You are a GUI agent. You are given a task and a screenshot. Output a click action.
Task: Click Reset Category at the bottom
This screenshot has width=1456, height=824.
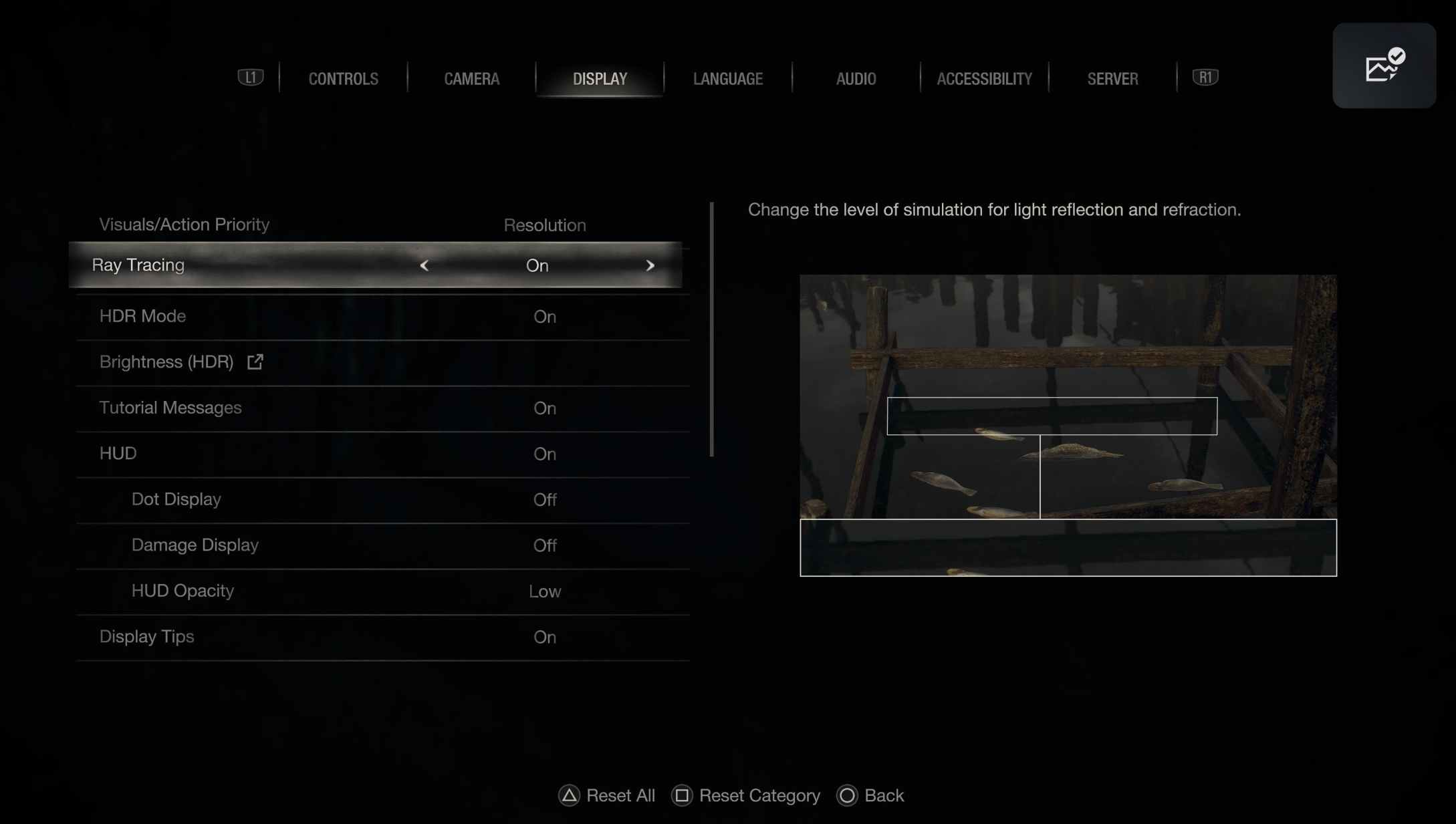[759, 795]
